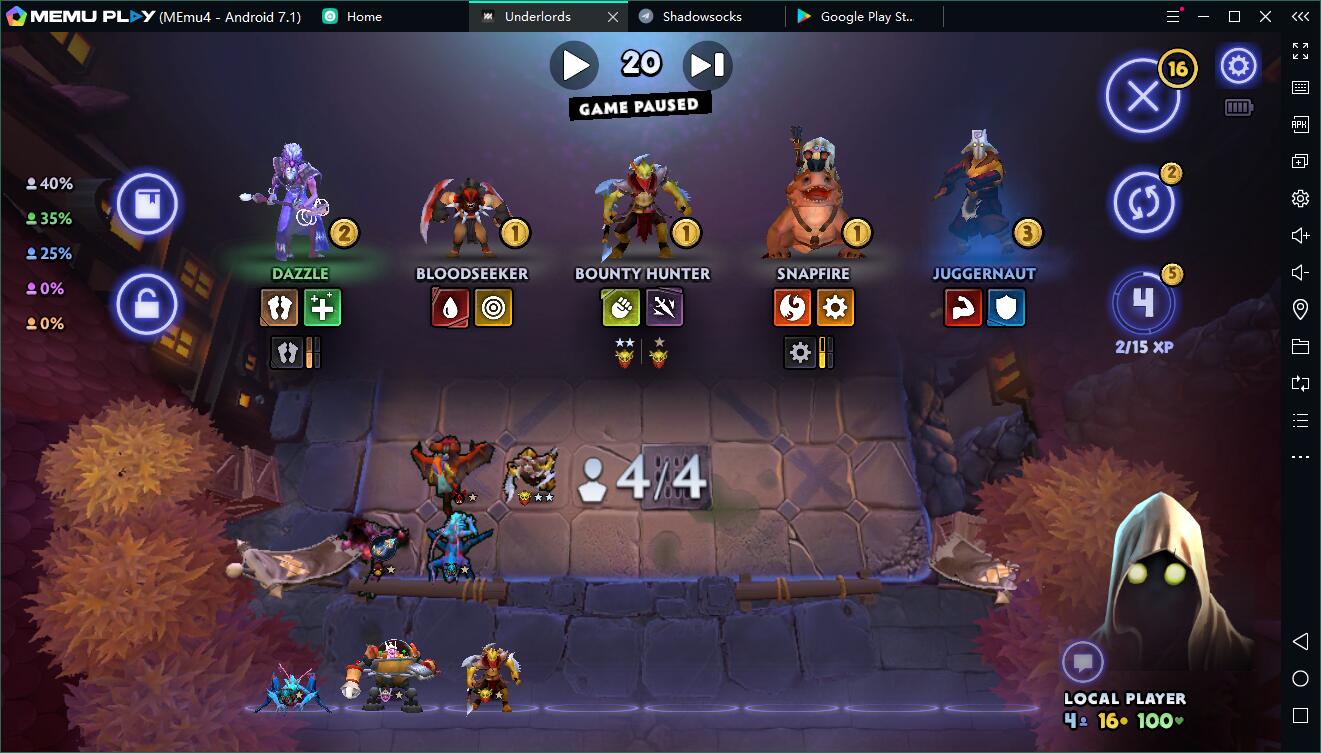Open the gear settings menu
Viewport: 1321px width, 753px height.
tap(1238, 67)
